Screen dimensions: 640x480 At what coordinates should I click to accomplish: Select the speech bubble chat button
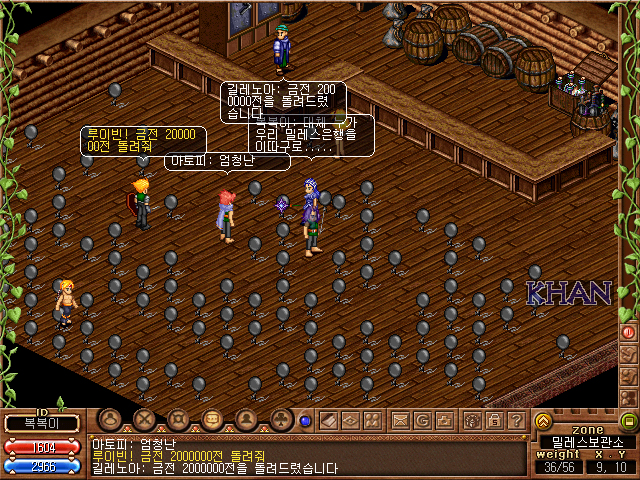[x=212, y=420]
